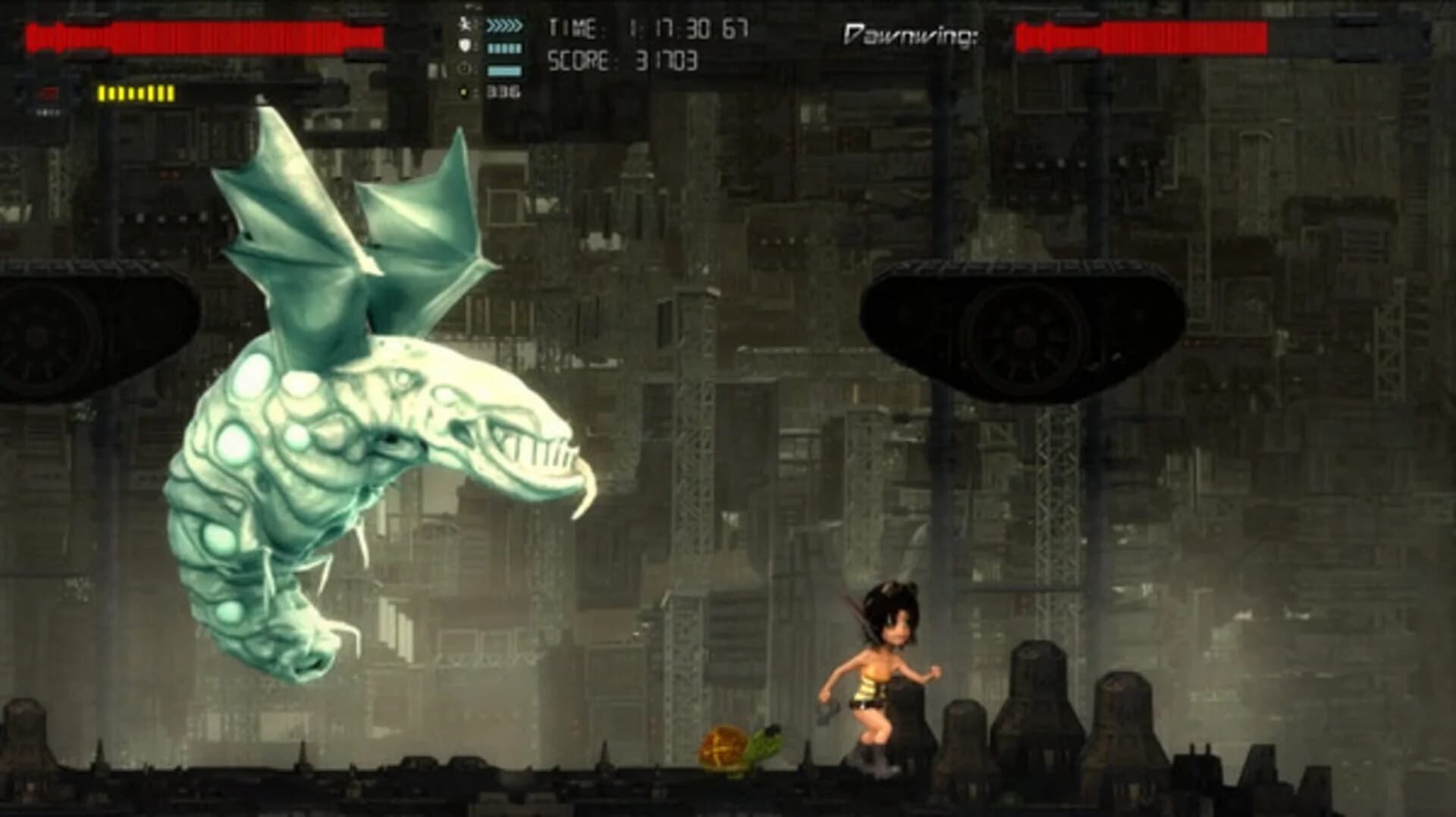The height and width of the screenshot is (817, 1456).
Task: Select the clock timer icon in the HUD
Action: tap(463, 68)
